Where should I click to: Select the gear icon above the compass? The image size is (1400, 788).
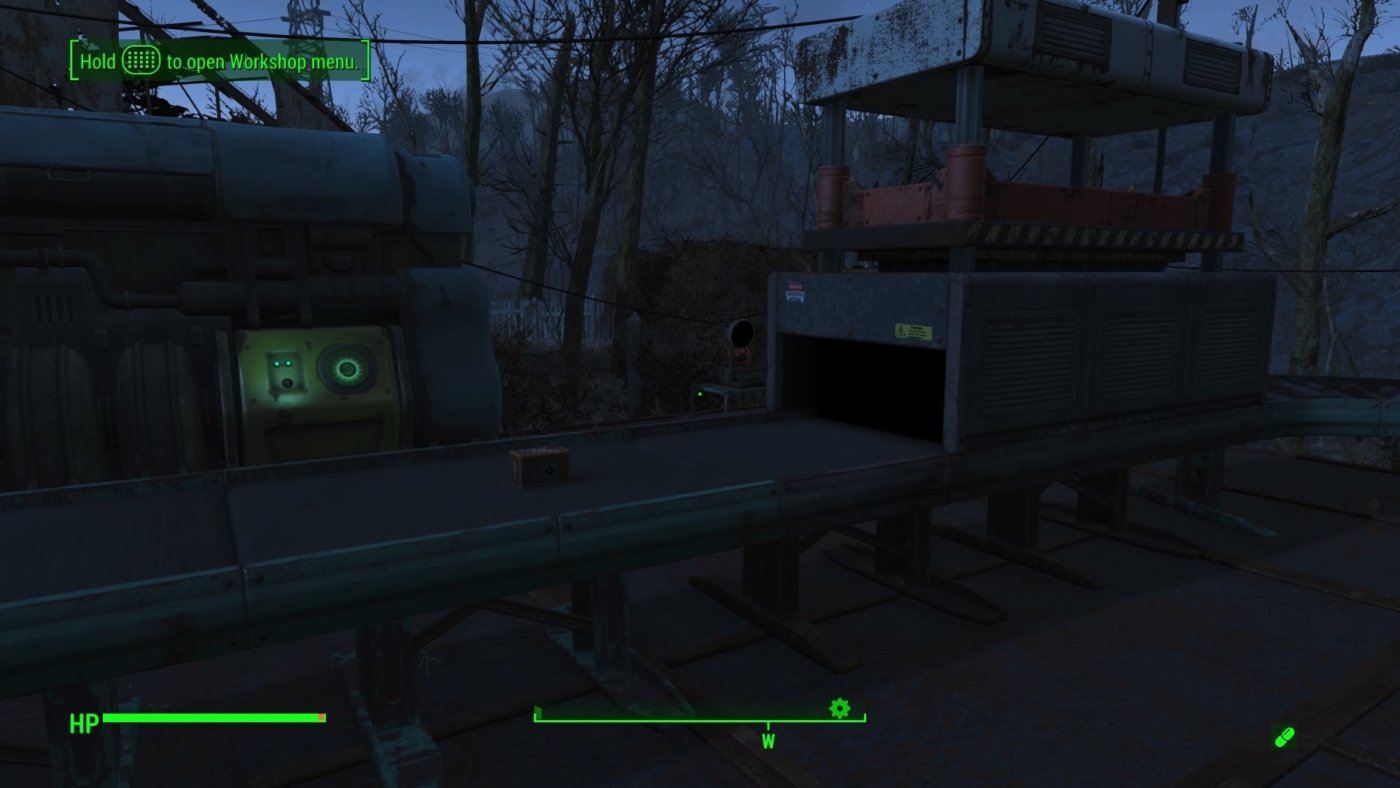pos(840,708)
